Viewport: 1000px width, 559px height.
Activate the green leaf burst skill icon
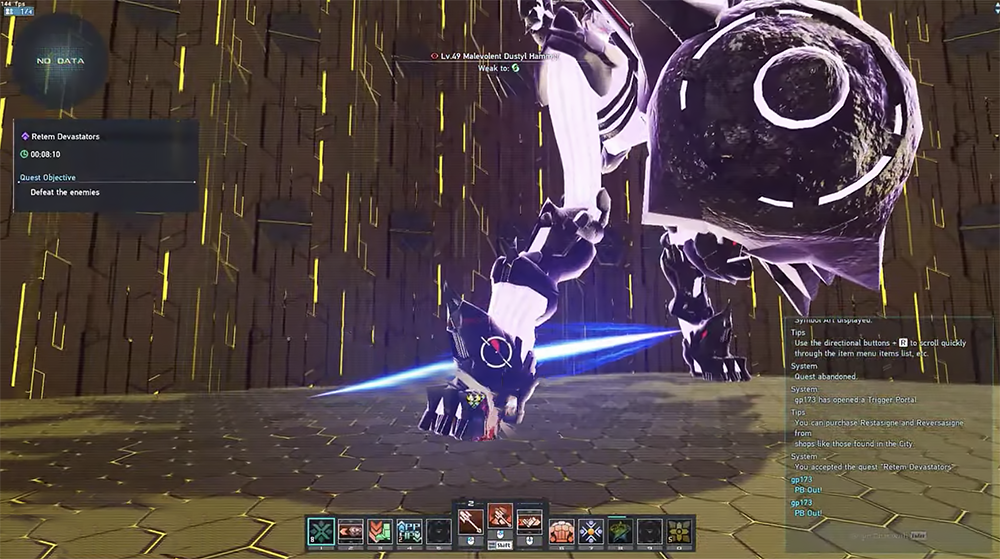click(x=620, y=531)
